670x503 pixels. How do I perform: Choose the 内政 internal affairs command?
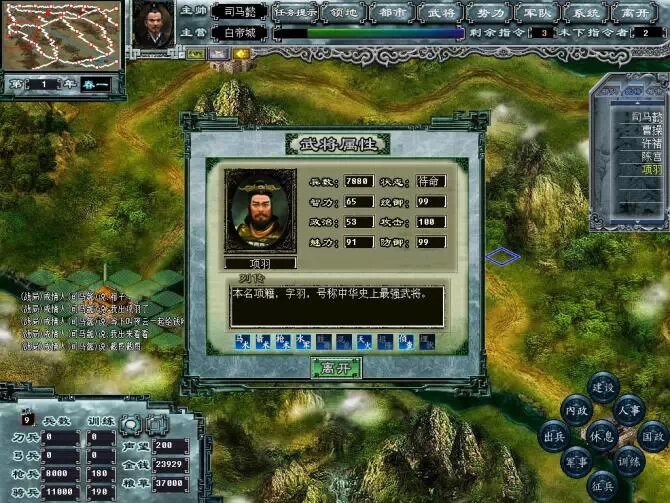click(x=575, y=409)
